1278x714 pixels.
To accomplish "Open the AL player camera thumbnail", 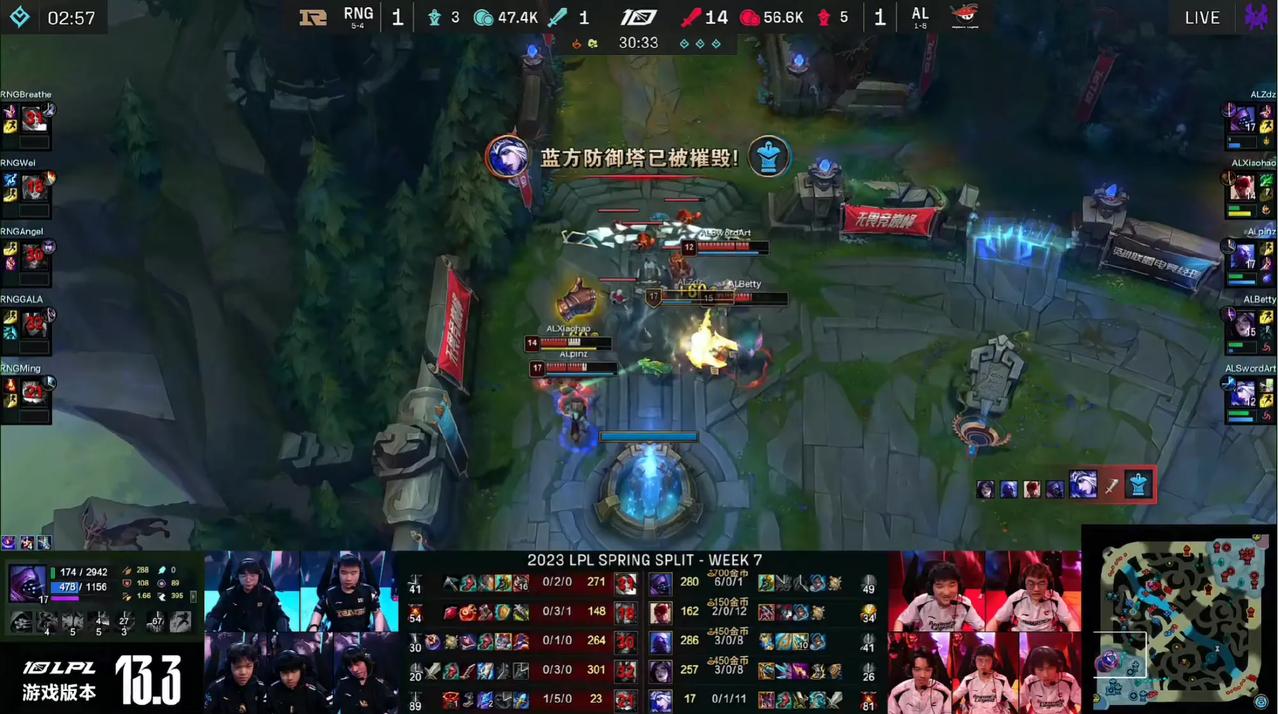I will click(984, 632).
